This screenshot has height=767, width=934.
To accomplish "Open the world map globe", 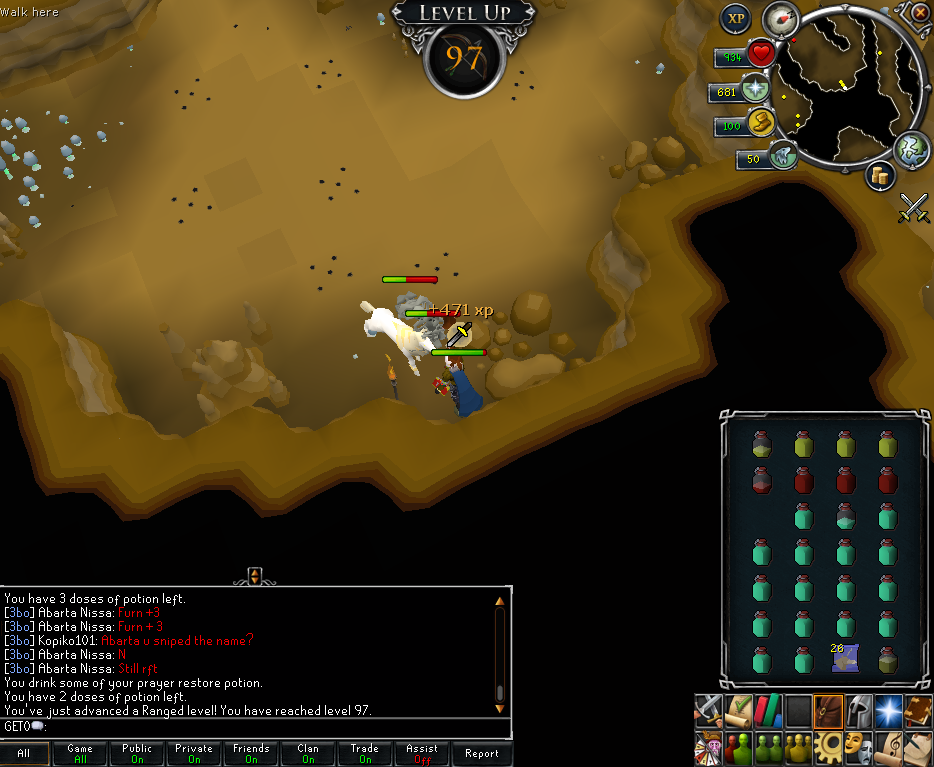I will [x=911, y=149].
